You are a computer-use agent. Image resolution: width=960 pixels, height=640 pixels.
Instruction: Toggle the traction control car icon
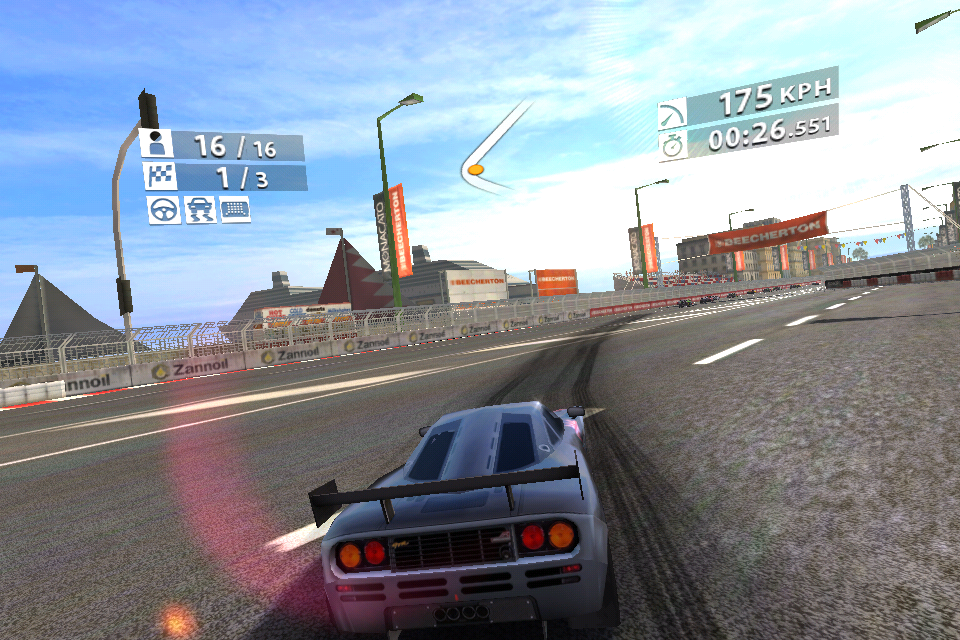coord(200,209)
